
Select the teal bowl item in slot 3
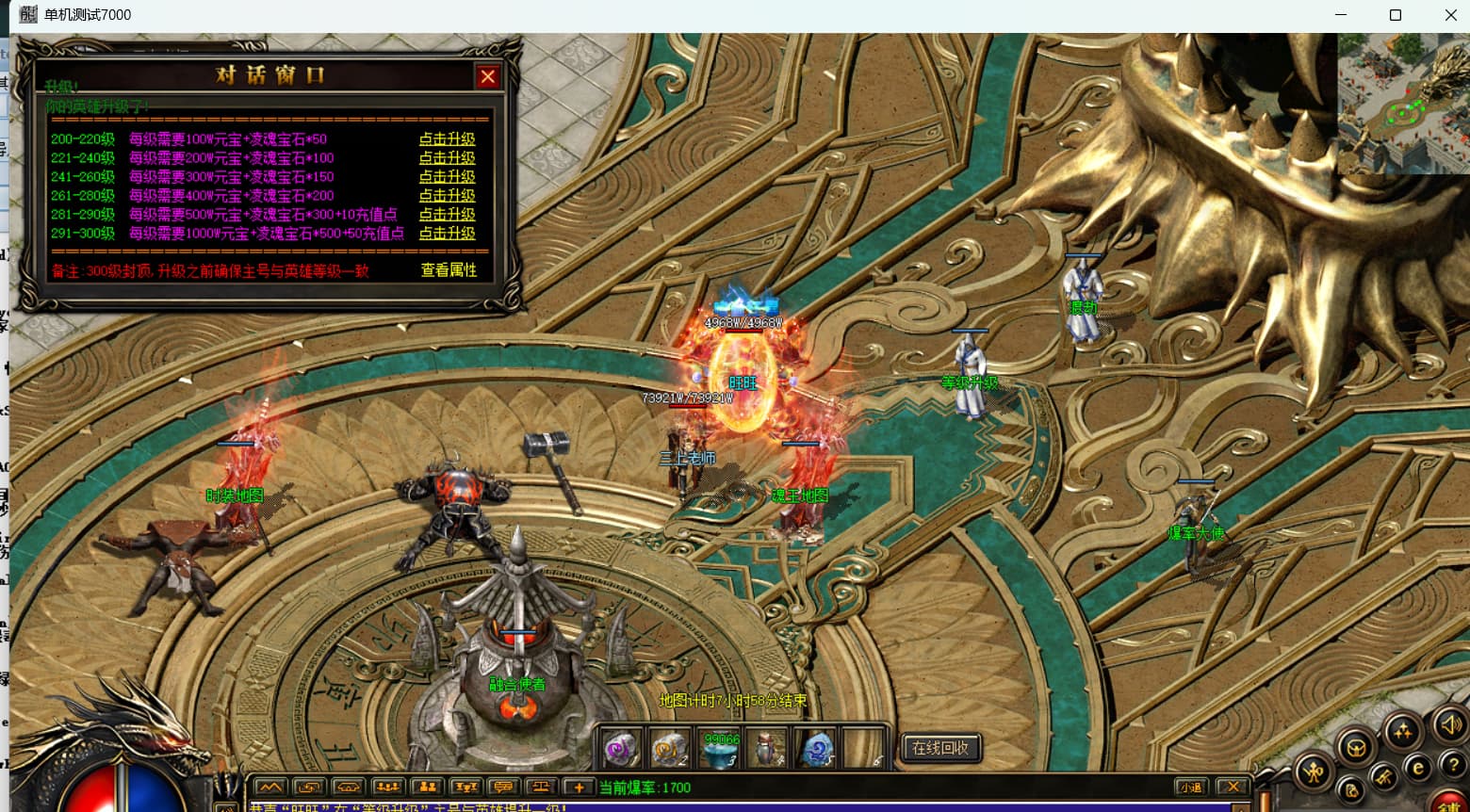(x=721, y=750)
